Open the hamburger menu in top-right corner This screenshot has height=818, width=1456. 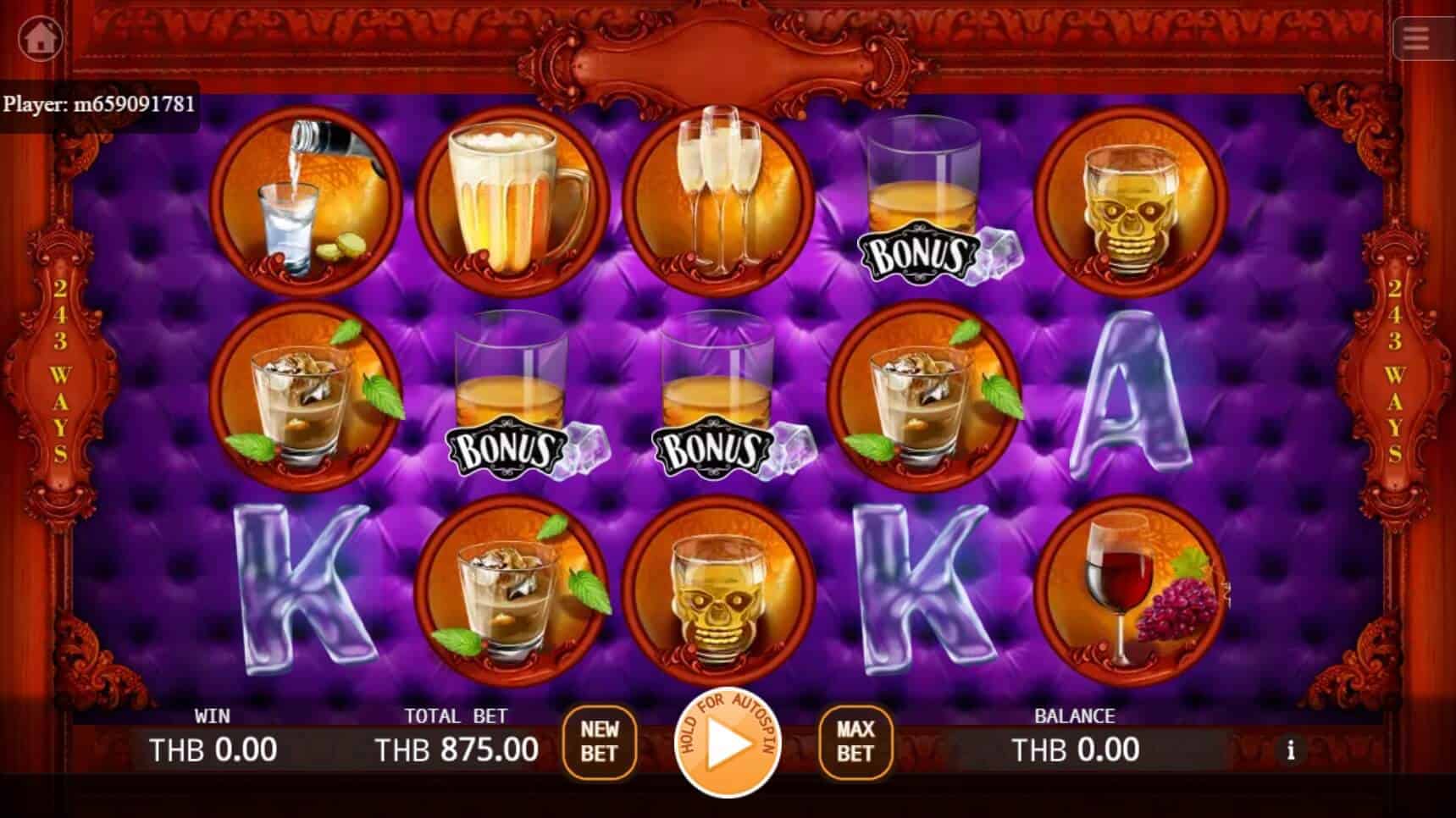point(1415,39)
